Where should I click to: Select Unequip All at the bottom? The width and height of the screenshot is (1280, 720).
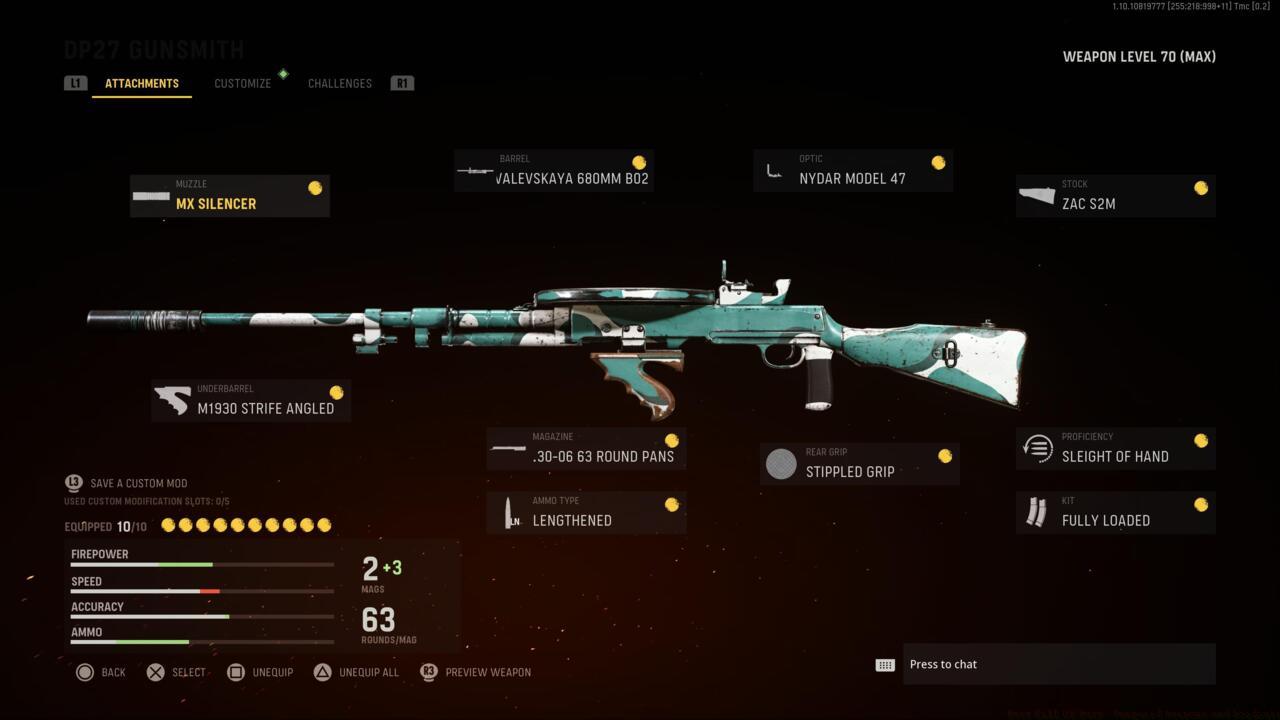(x=367, y=672)
